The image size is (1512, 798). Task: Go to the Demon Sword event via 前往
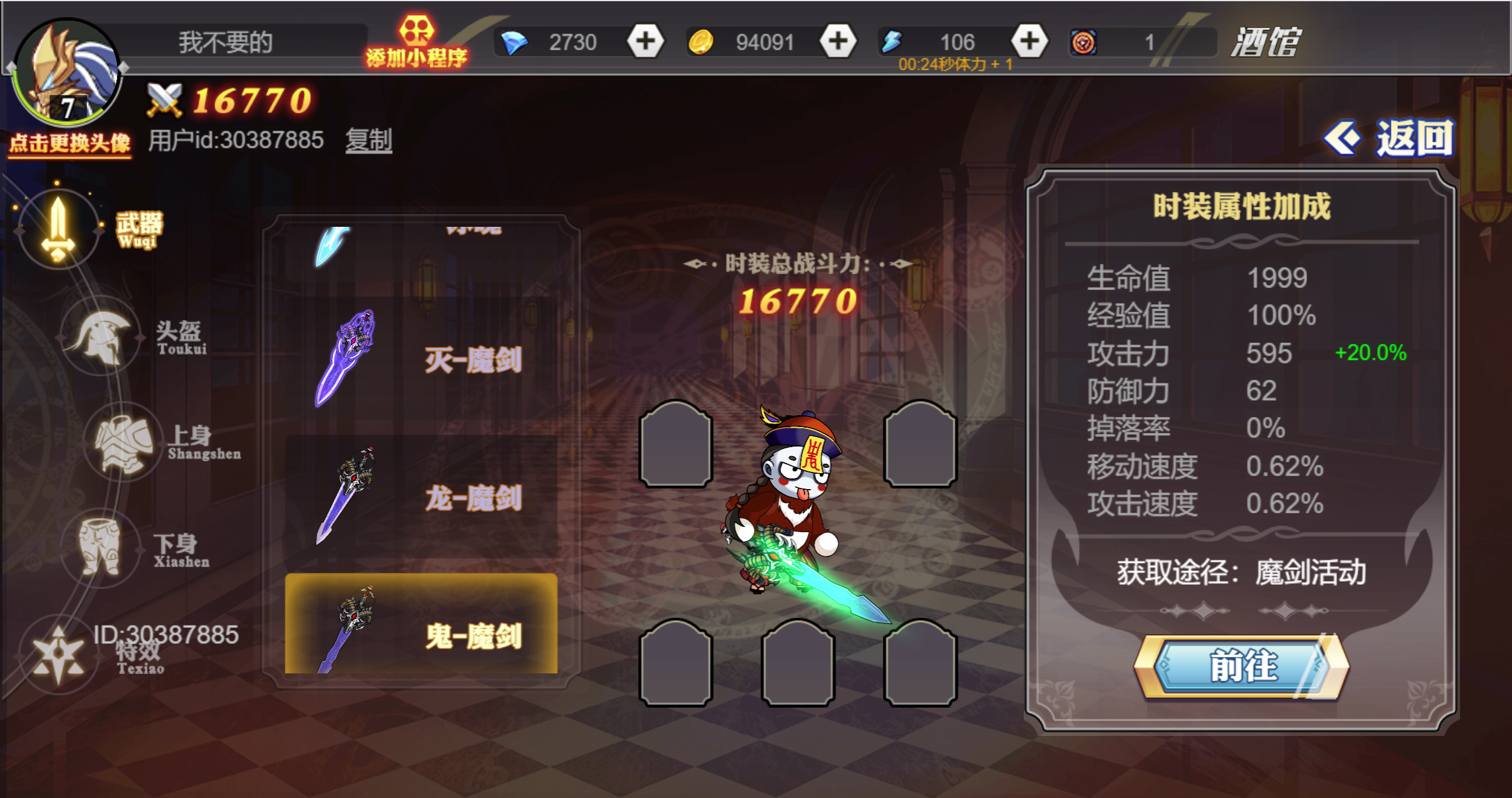[1241, 666]
